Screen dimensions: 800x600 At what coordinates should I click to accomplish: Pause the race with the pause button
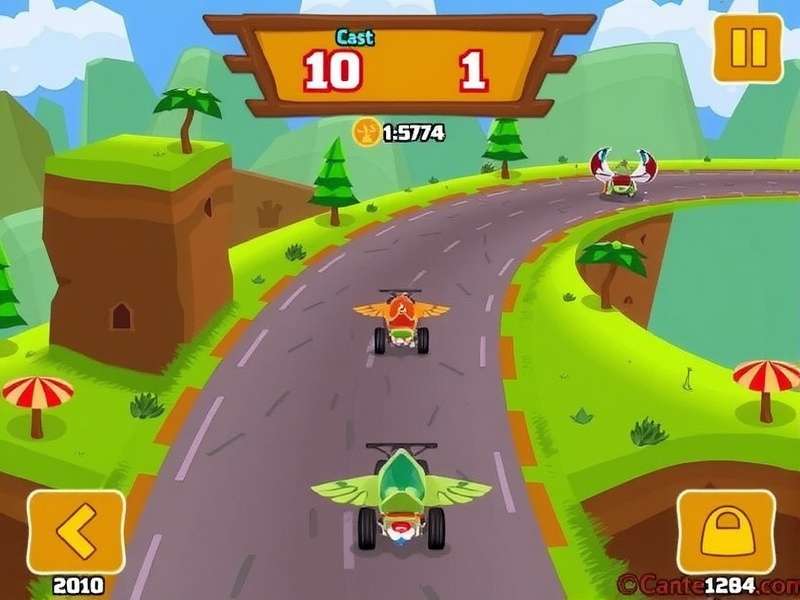tap(747, 48)
